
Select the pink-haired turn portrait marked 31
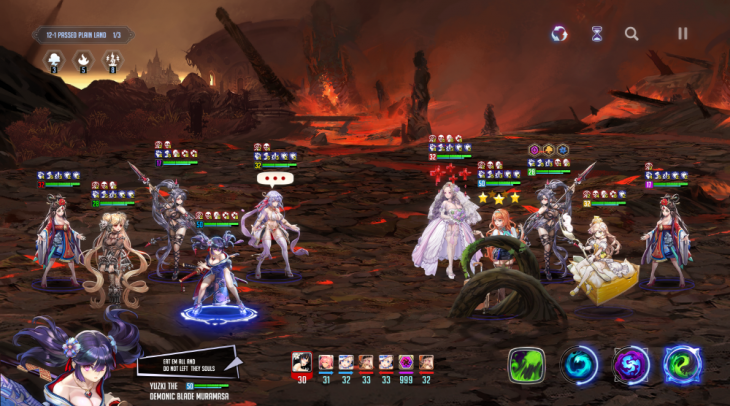[x=325, y=363]
